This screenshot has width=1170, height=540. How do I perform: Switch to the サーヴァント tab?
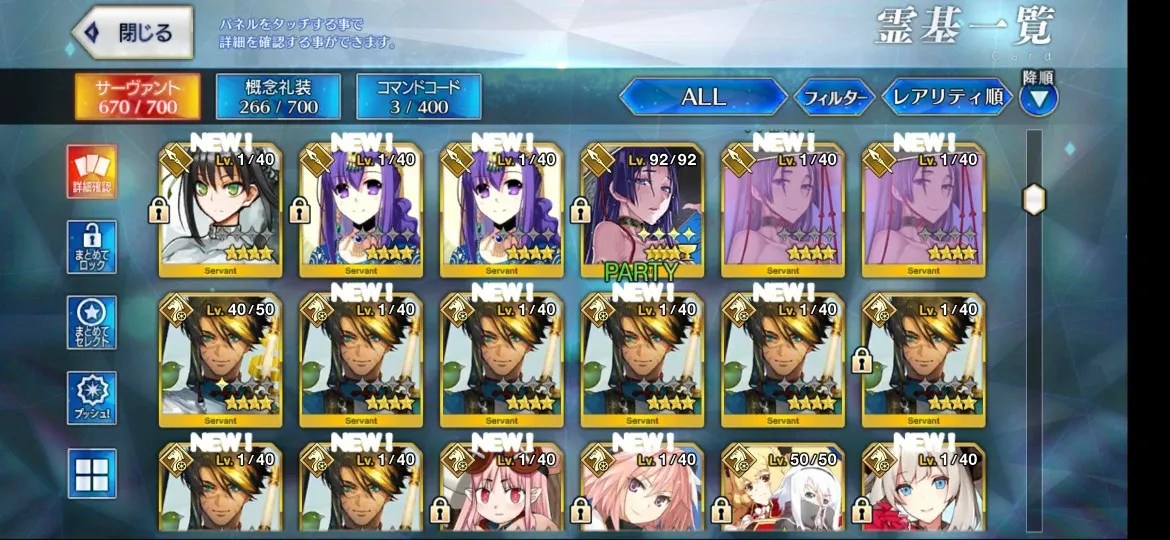137,96
